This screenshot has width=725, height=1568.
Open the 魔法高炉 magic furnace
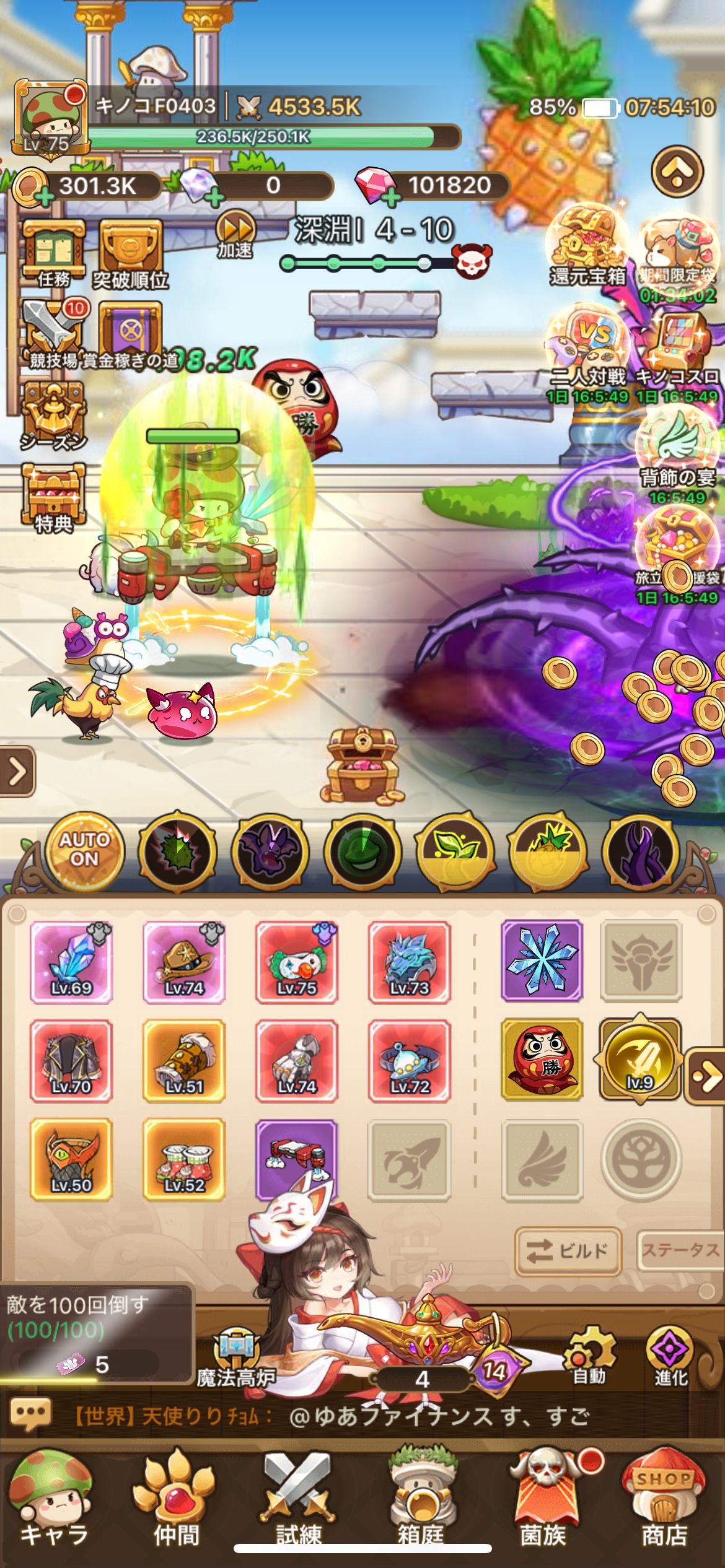pos(236,1357)
